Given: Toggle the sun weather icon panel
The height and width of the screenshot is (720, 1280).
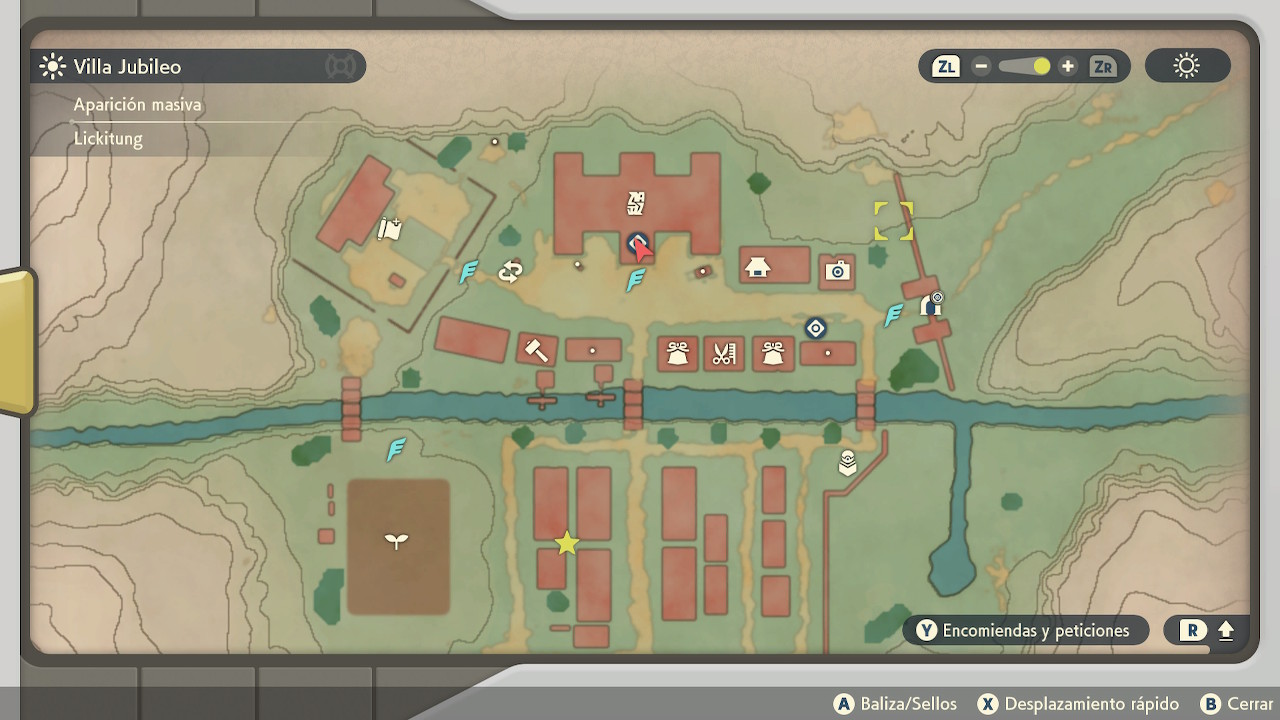Looking at the screenshot, I should pos(1187,67).
